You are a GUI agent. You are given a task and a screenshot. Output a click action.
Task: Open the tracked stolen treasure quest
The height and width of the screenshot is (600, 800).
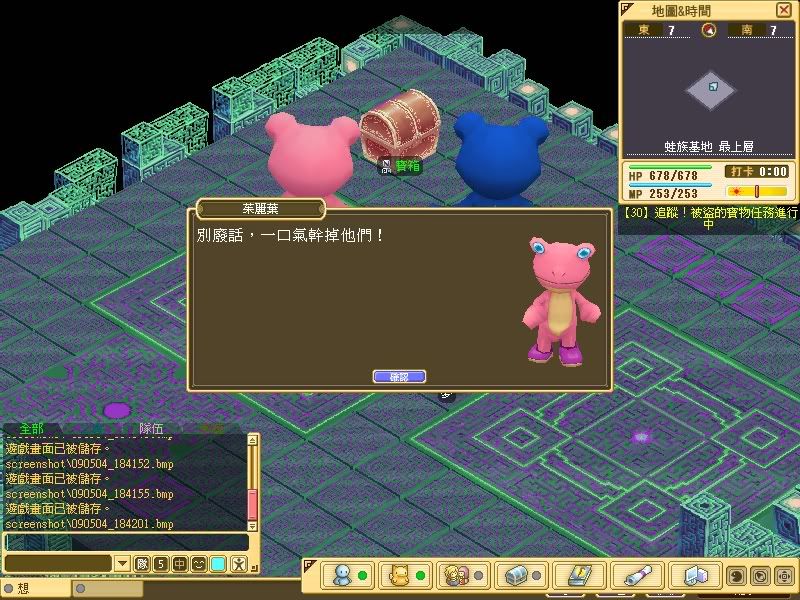(709, 218)
